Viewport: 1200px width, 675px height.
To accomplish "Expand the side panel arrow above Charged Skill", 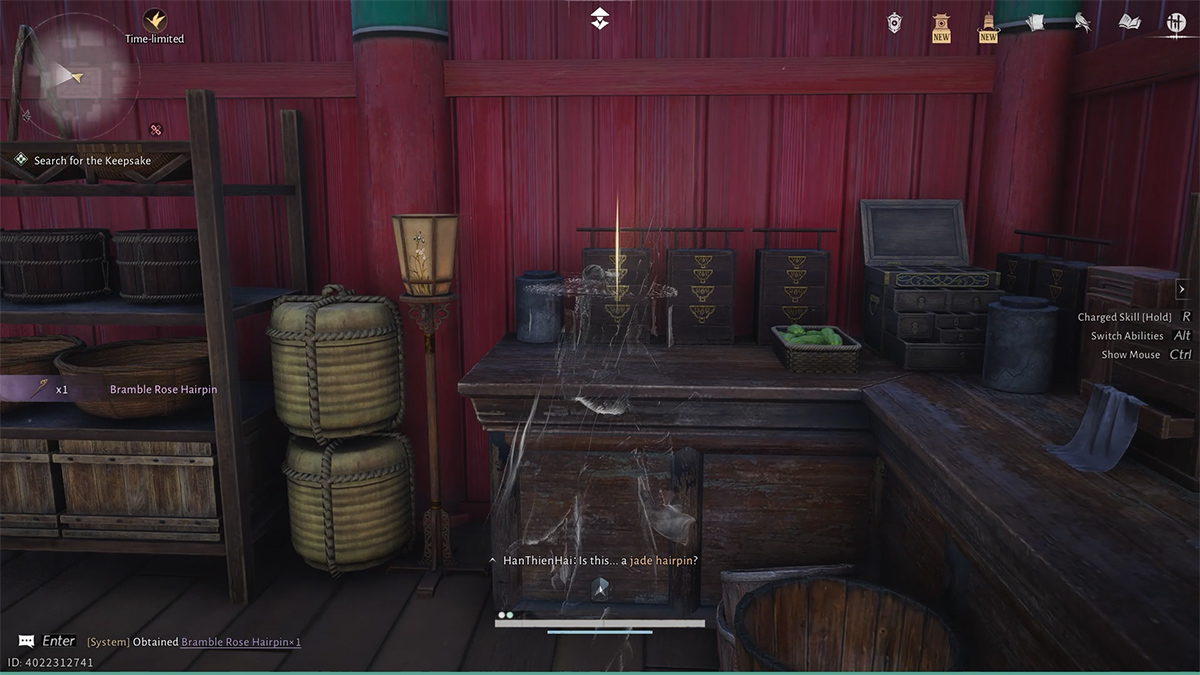I will click(x=1181, y=289).
